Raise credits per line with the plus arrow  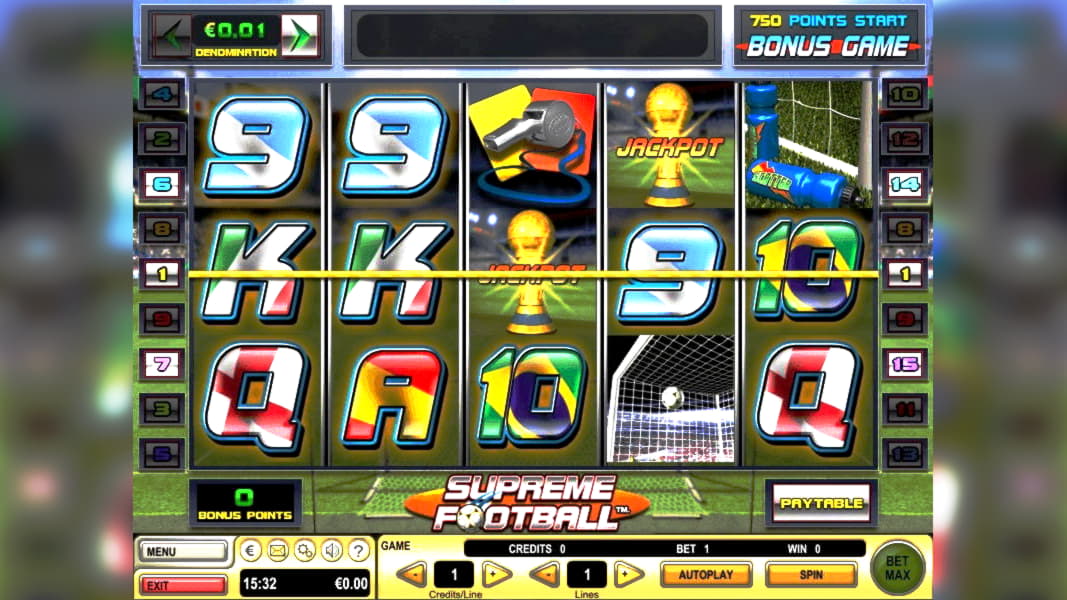497,575
